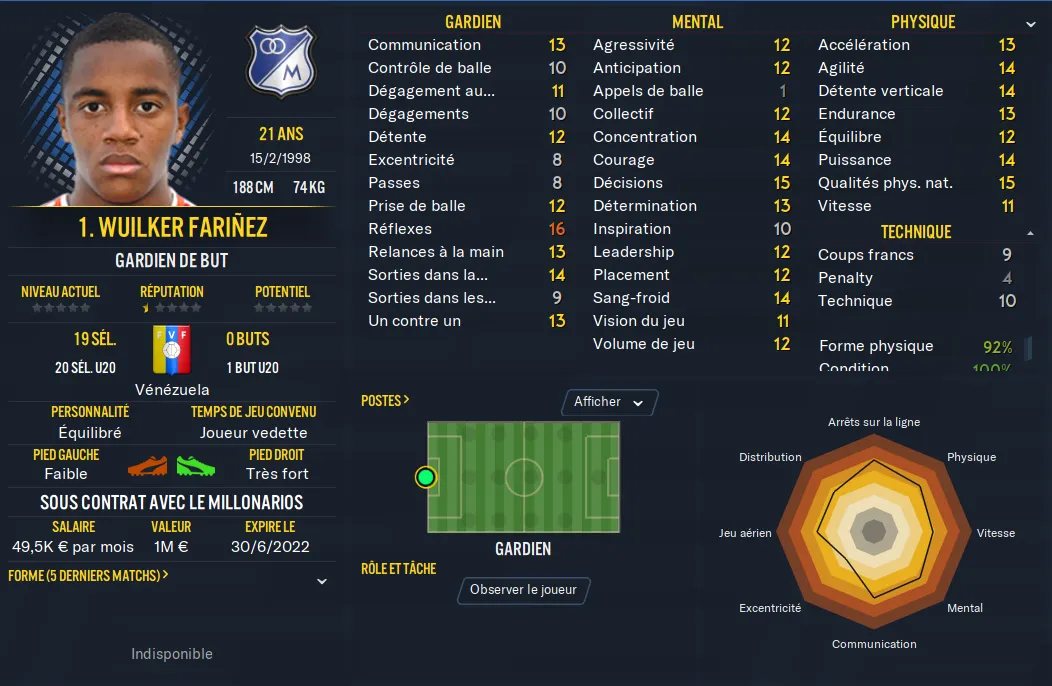Click the Rôle et tâche heading
The width and height of the screenshot is (1052, 686).
click(x=398, y=568)
